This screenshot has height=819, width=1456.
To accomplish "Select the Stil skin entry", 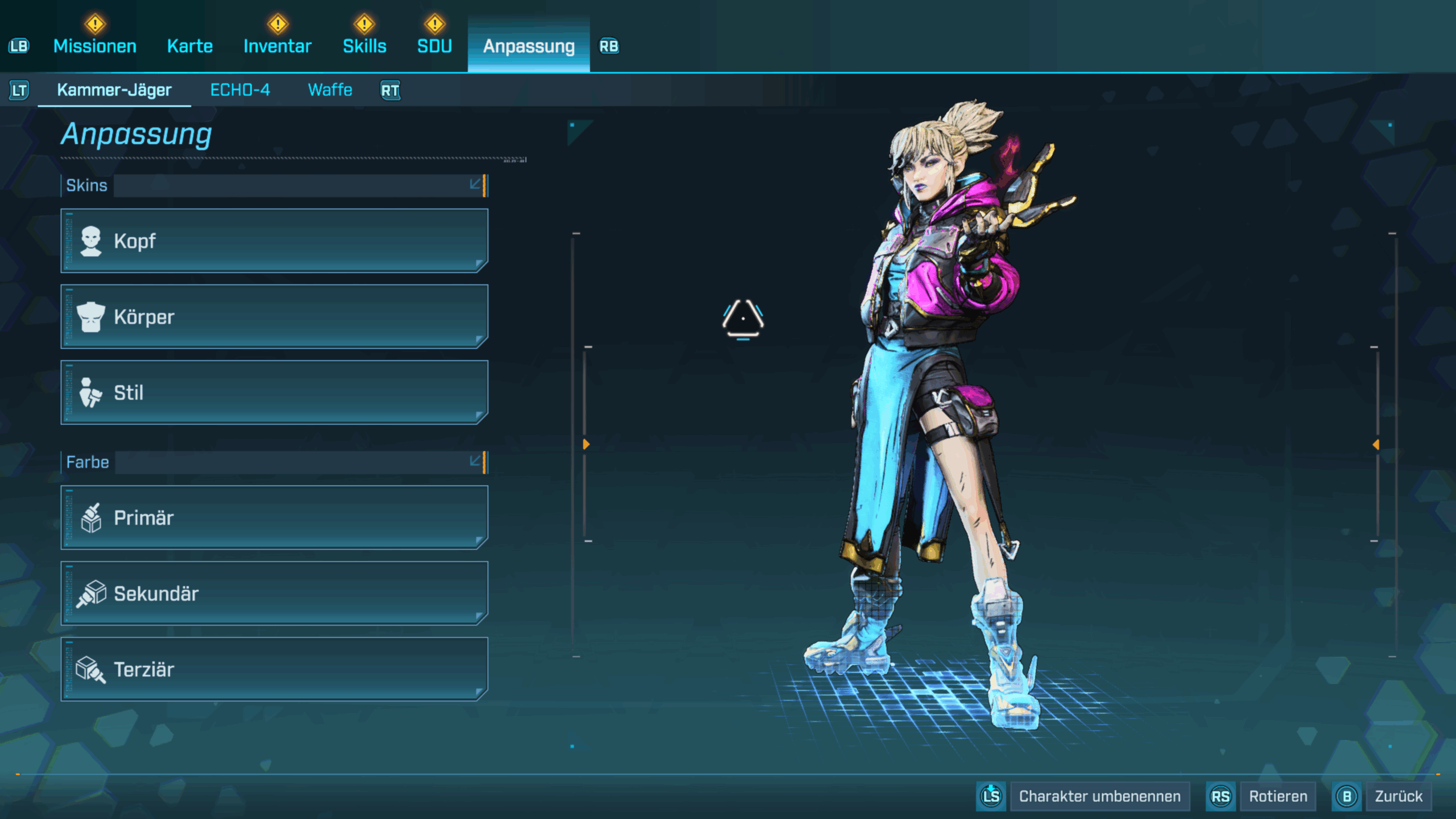I will [274, 392].
